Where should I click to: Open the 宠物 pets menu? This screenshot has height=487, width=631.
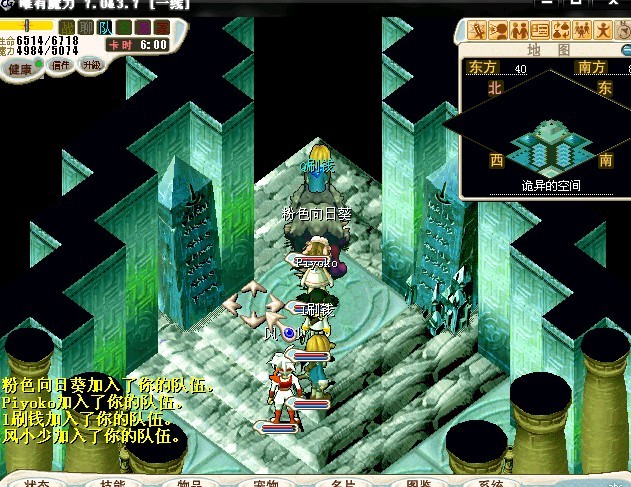[x=265, y=482]
